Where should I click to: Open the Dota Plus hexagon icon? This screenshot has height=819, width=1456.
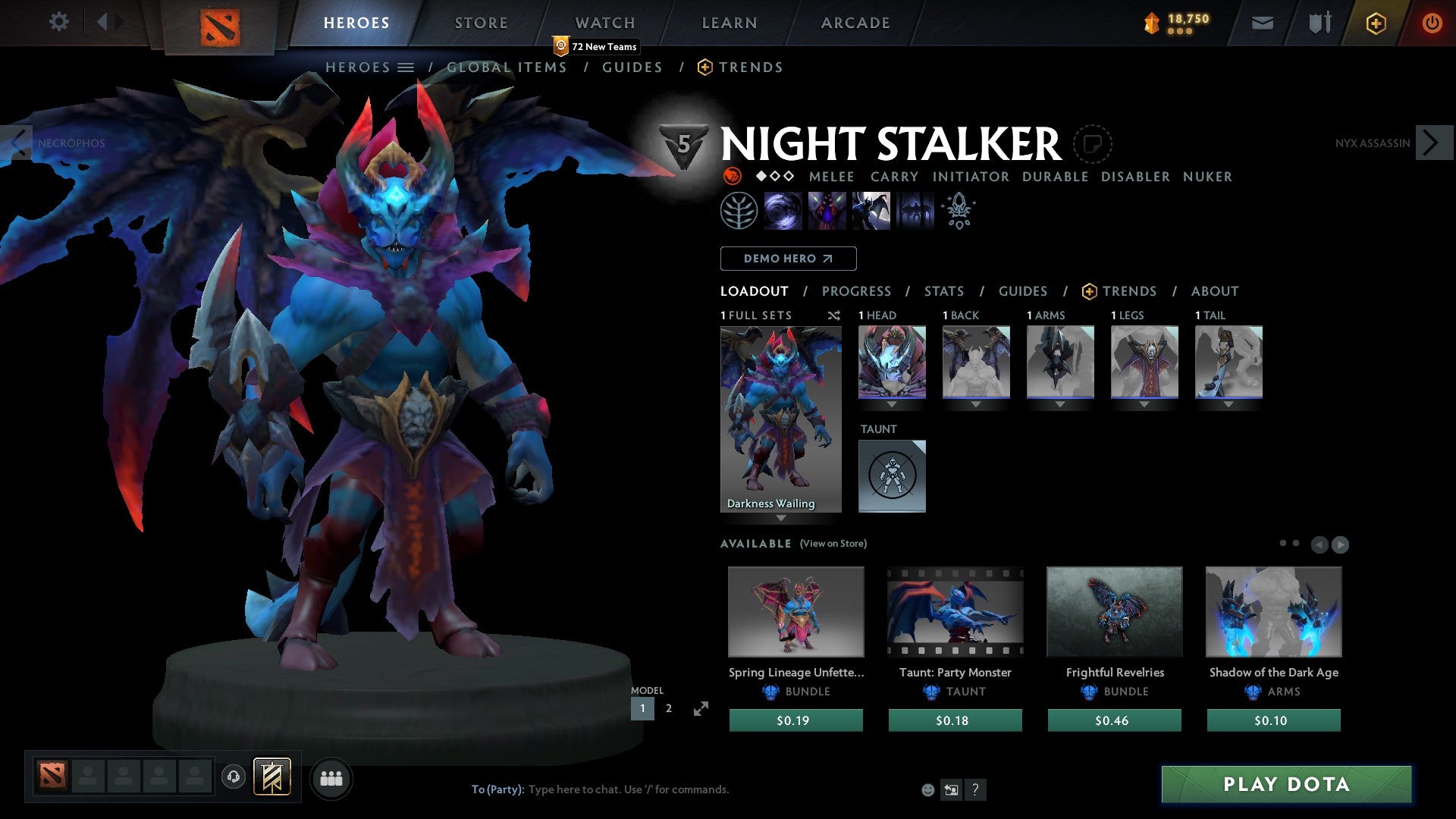click(1375, 23)
